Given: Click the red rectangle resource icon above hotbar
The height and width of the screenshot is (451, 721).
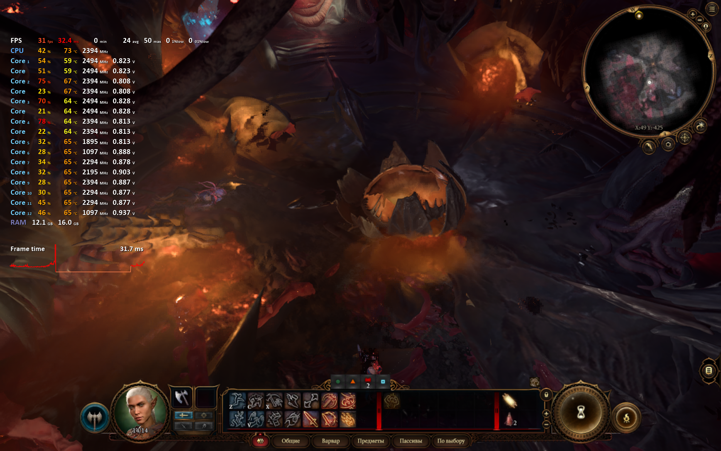Looking at the screenshot, I should 368,381.
